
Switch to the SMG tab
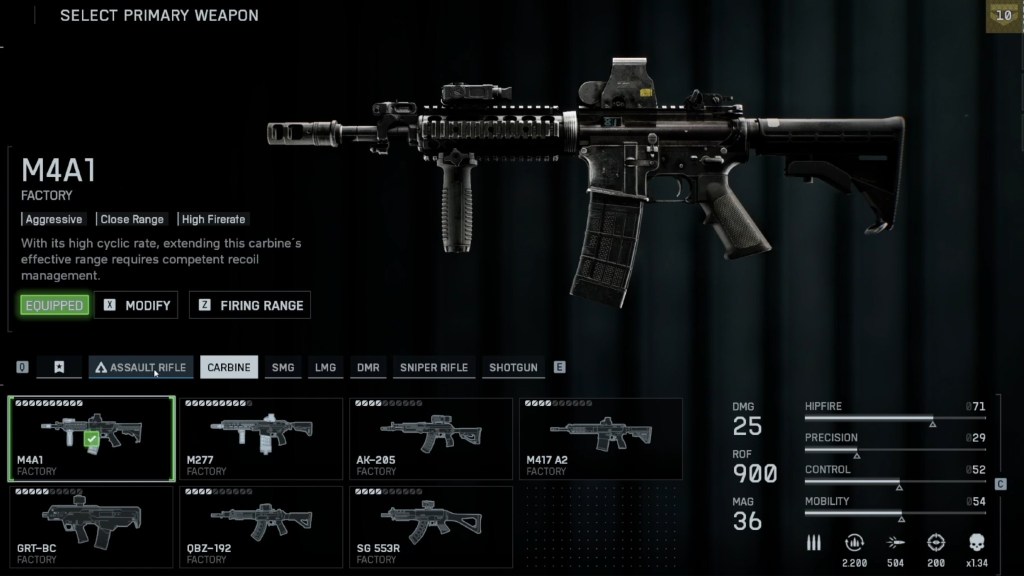(x=283, y=367)
